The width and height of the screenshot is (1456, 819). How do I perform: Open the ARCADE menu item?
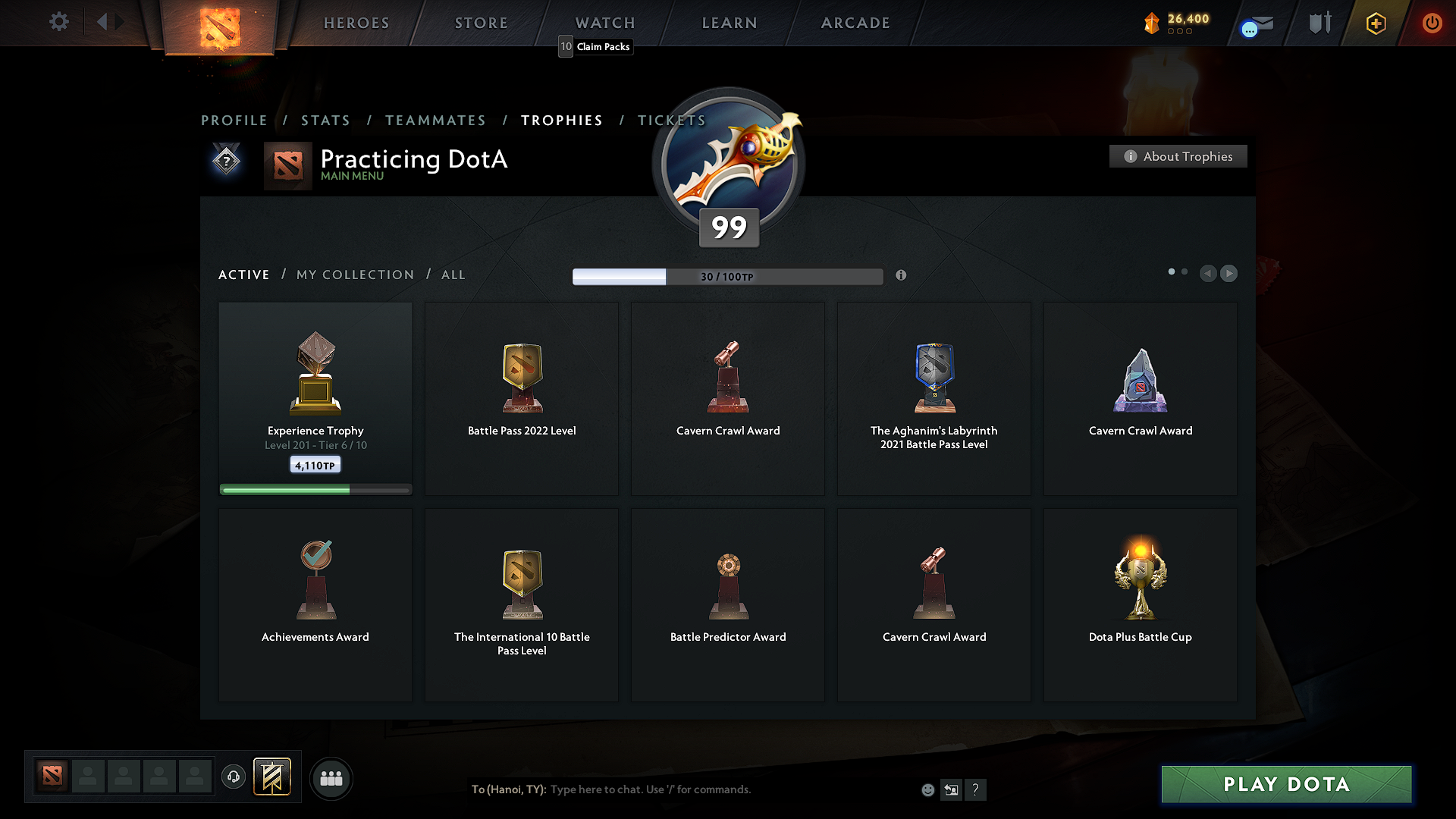pos(855,23)
